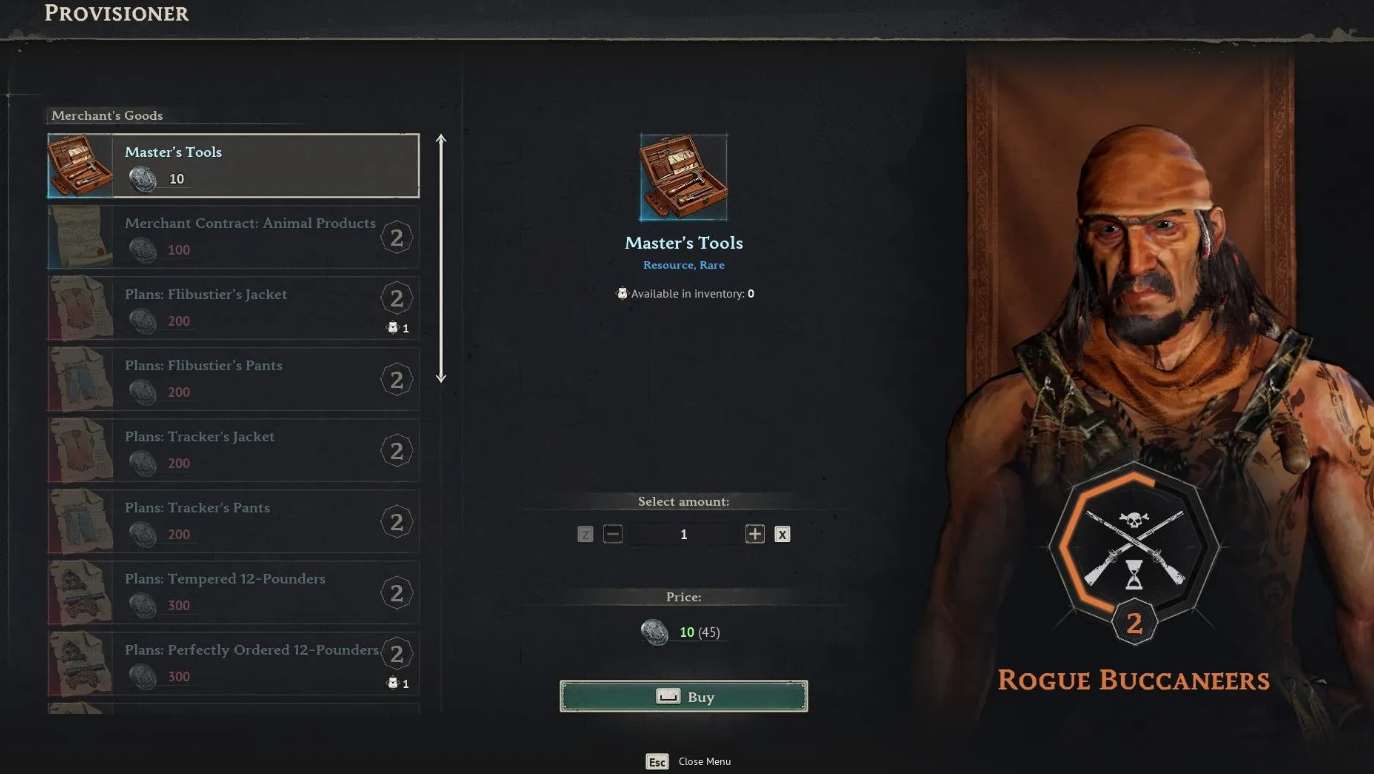The image size is (1374, 774).
Task: Decrease purchase amount with minus button
Action: tap(613, 534)
